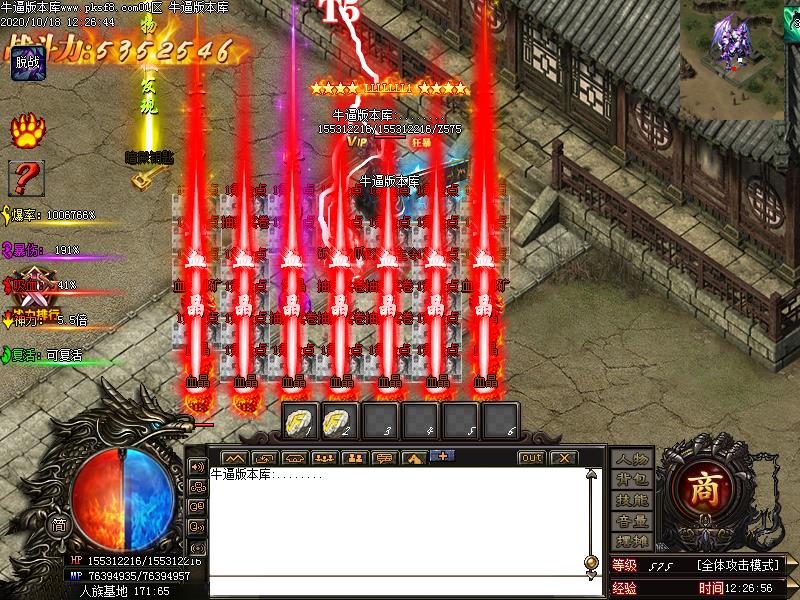
Task: Click the speech bubble chat channel button
Action: pos(384,458)
